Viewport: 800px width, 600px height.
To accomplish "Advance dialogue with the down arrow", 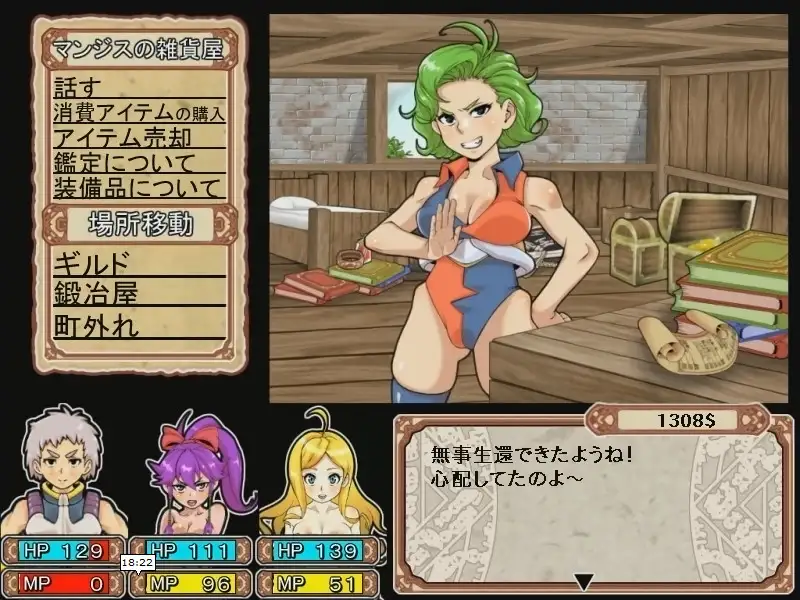I will pos(585,582).
